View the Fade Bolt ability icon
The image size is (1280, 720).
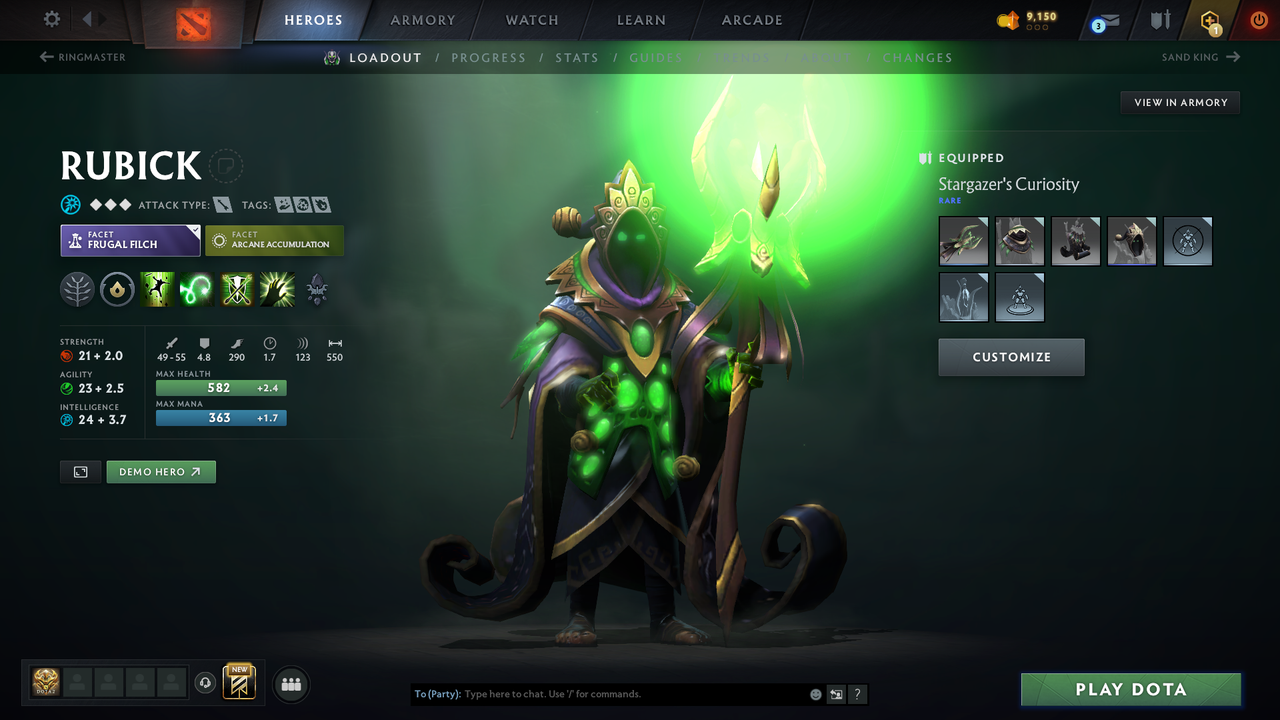click(x=196, y=290)
